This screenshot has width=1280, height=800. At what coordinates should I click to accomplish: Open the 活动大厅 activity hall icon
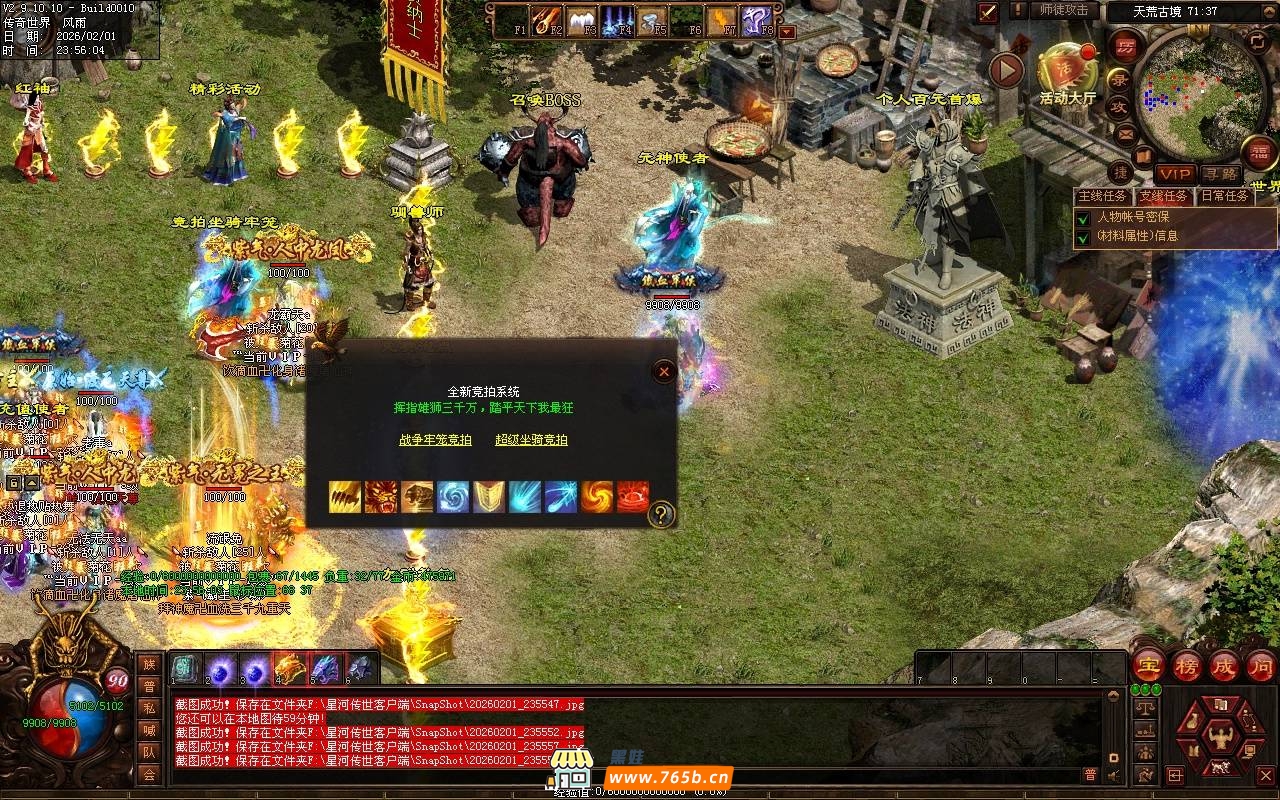[x=1067, y=69]
